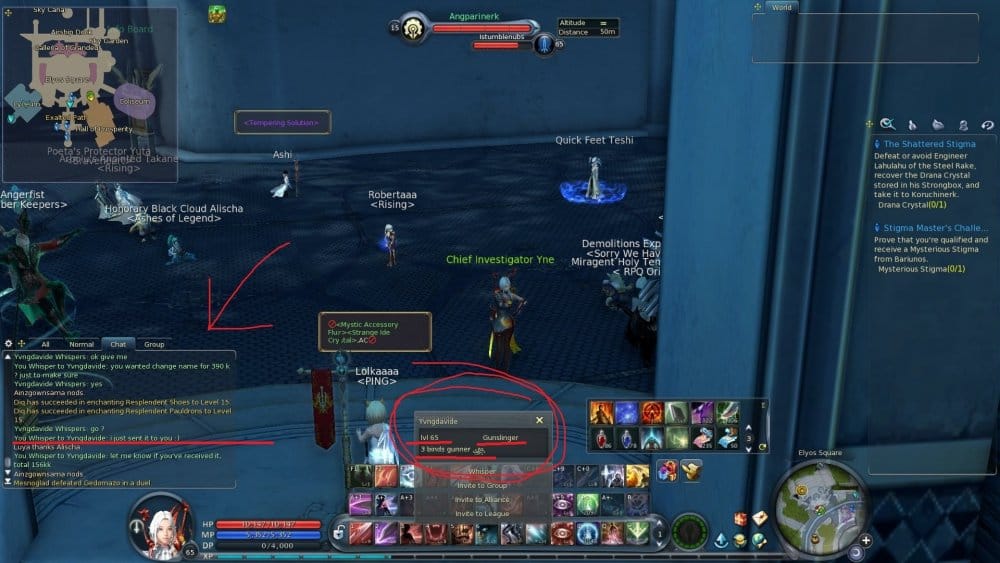This screenshot has width=1000, height=563.
Task: Switch to the Normal chat tab
Action: (x=81, y=344)
